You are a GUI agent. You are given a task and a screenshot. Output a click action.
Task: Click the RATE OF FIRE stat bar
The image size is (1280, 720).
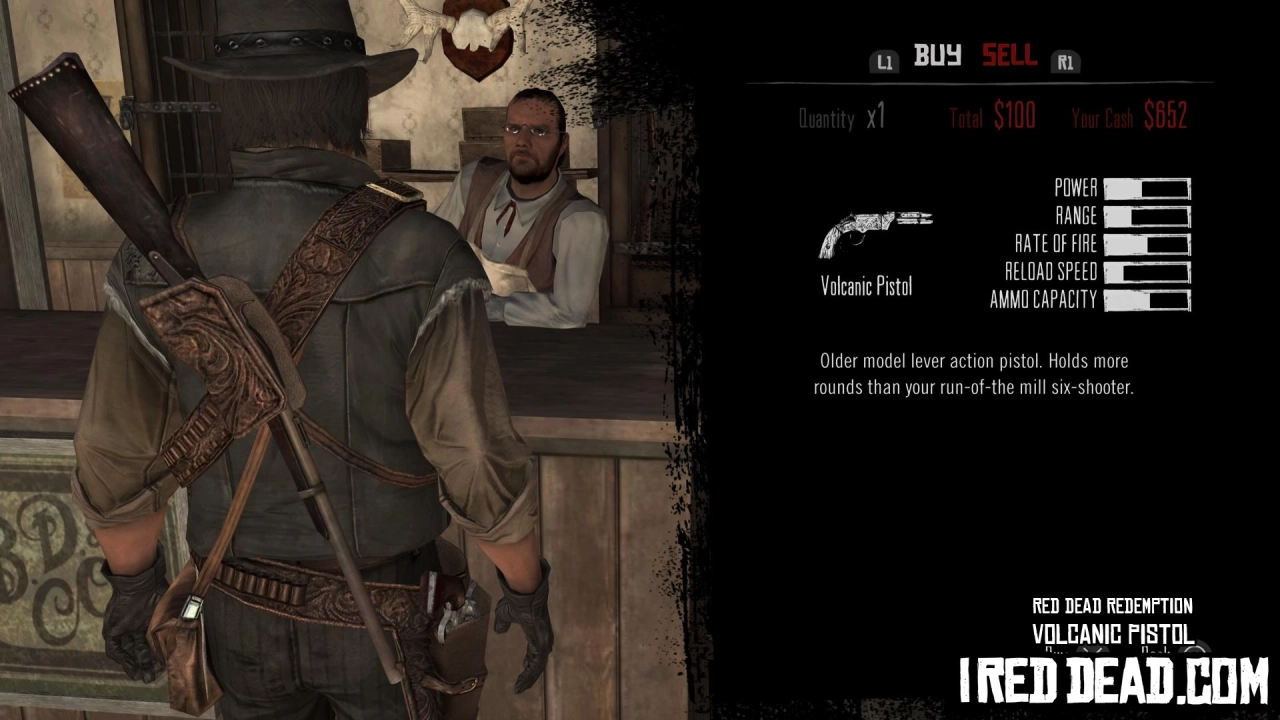pyautogui.click(x=1147, y=244)
